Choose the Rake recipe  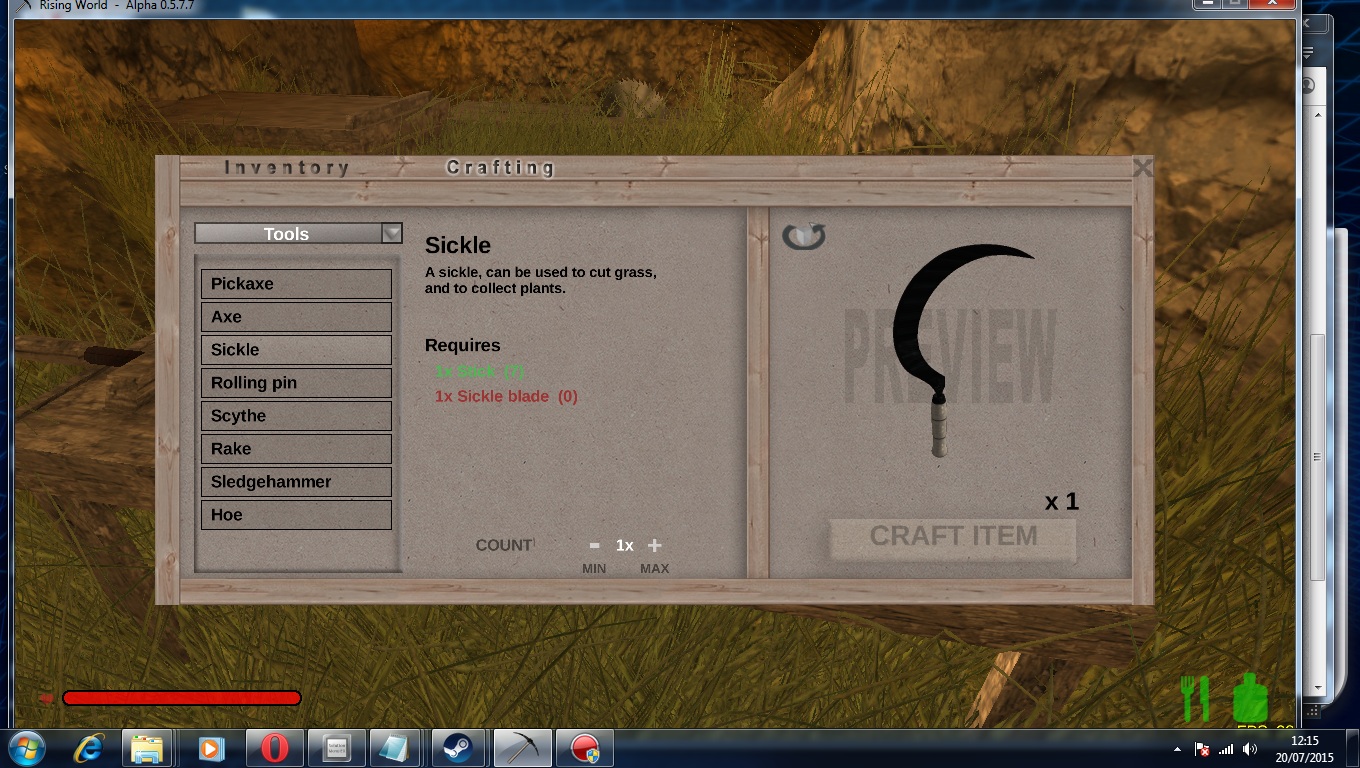pyautogui.click(x=296, y=449)
